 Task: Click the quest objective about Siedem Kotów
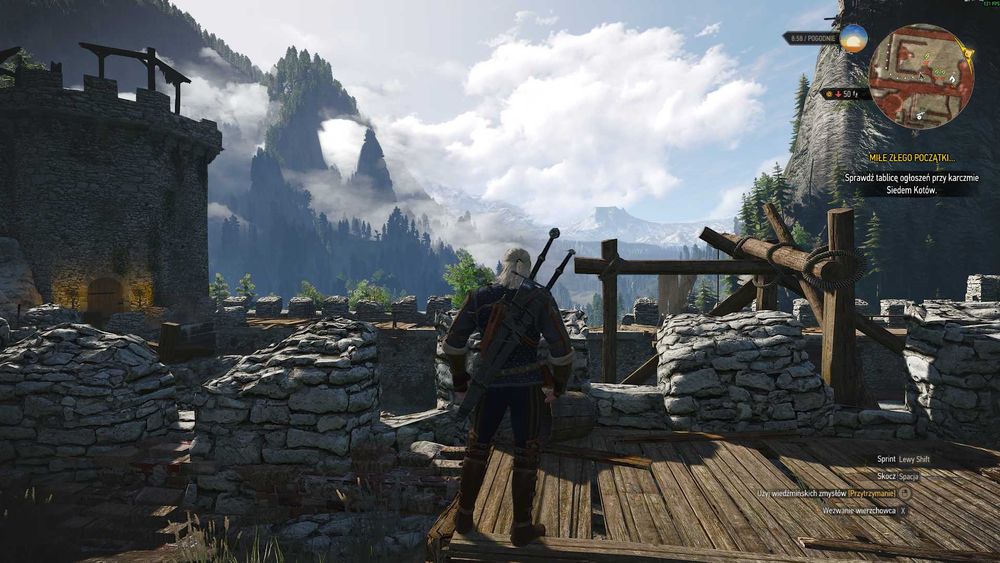tap(911, 183)
